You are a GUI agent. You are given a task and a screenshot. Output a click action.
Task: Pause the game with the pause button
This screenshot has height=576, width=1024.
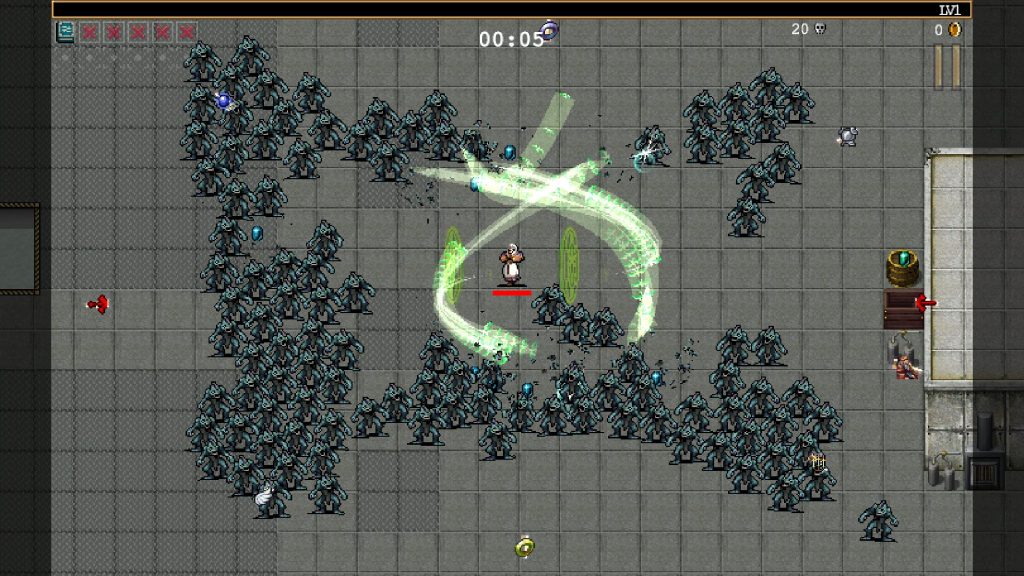(946, 66)
